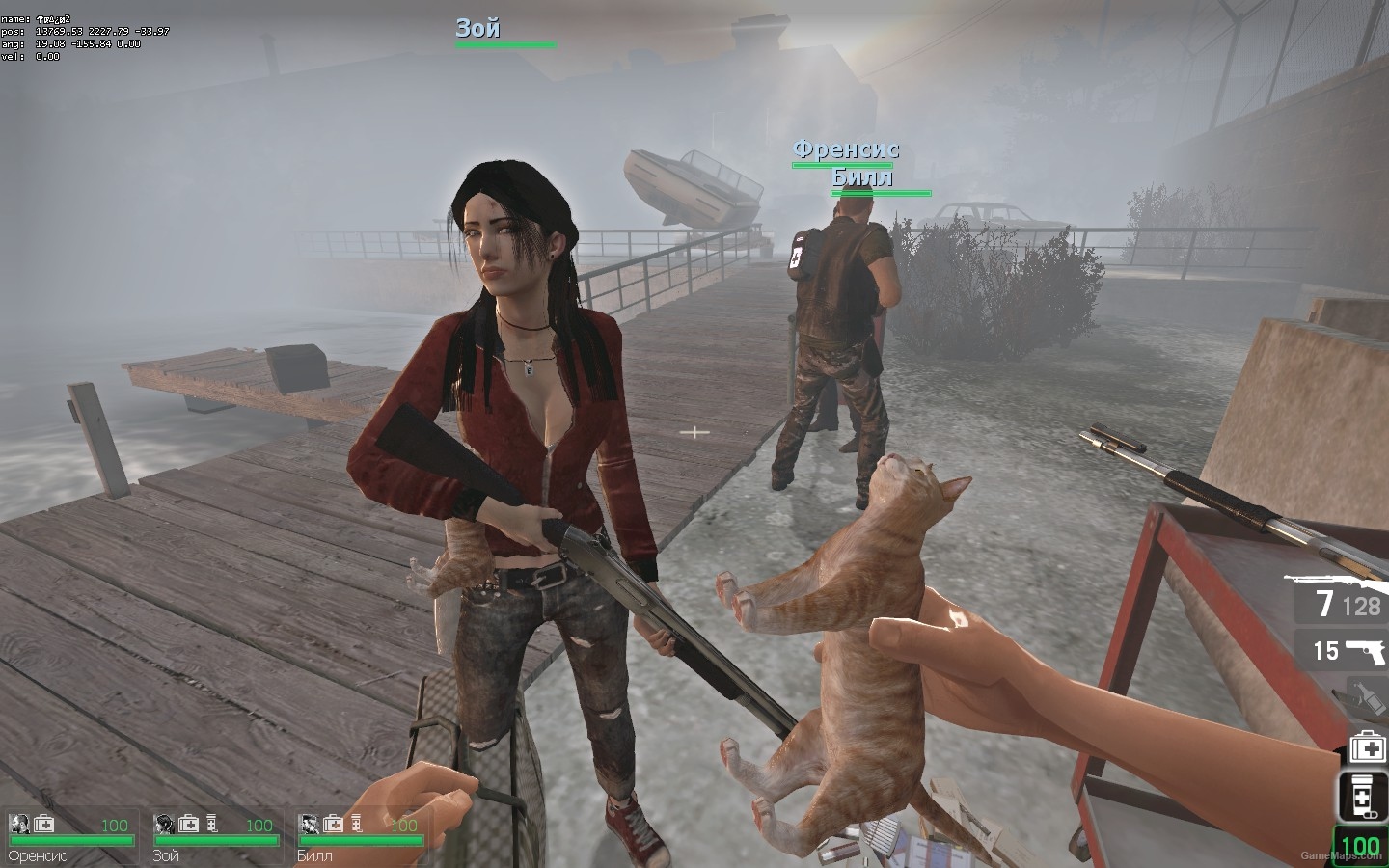The width and height of the screenshot is (1389, 868).
Task: Toggle the medkit indicator on Билл's panel
Action: tap(332, 825)
